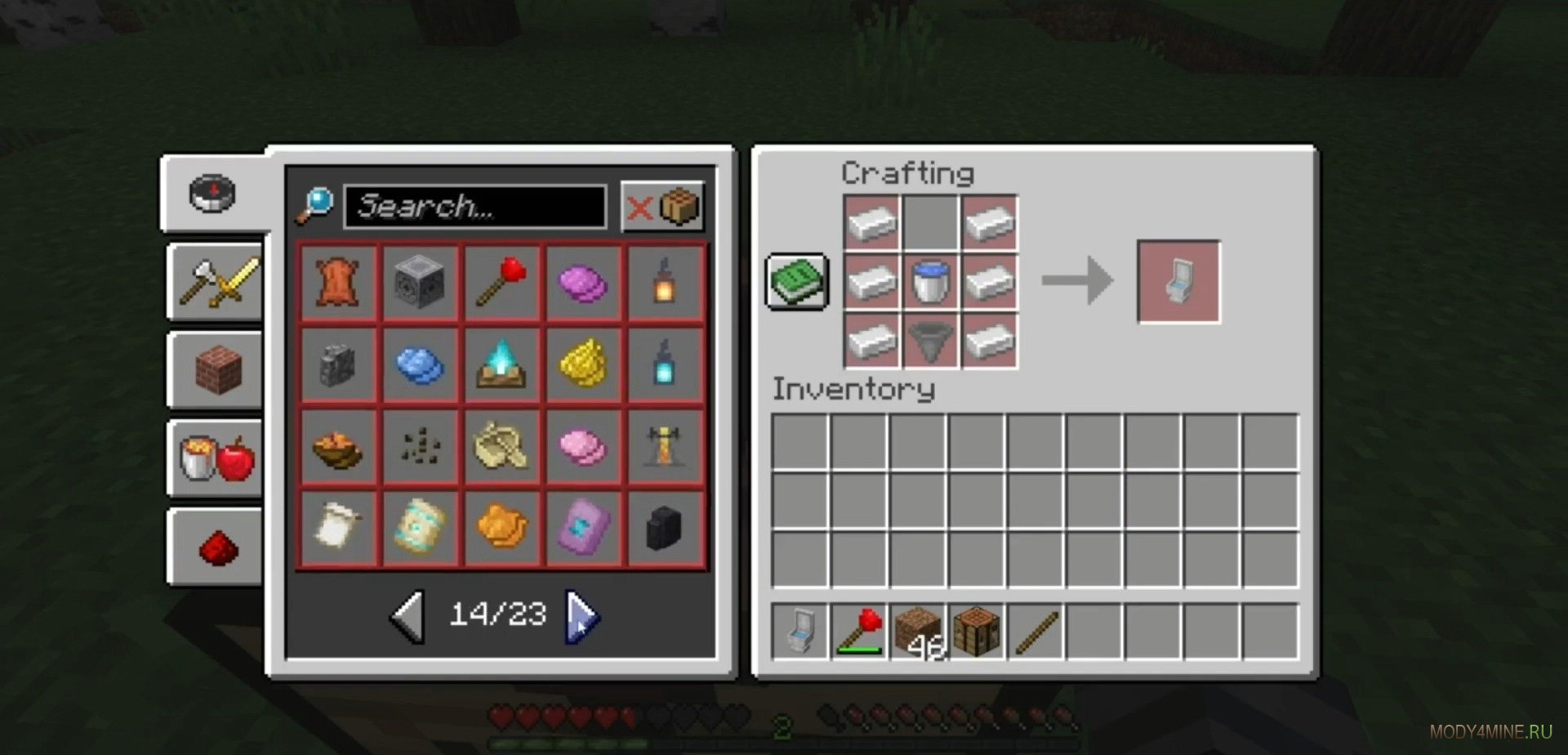This screenshot has height=755, width=1568.
Task: Switch to the apple and bucket tab
Action: (x=217, y=458)
